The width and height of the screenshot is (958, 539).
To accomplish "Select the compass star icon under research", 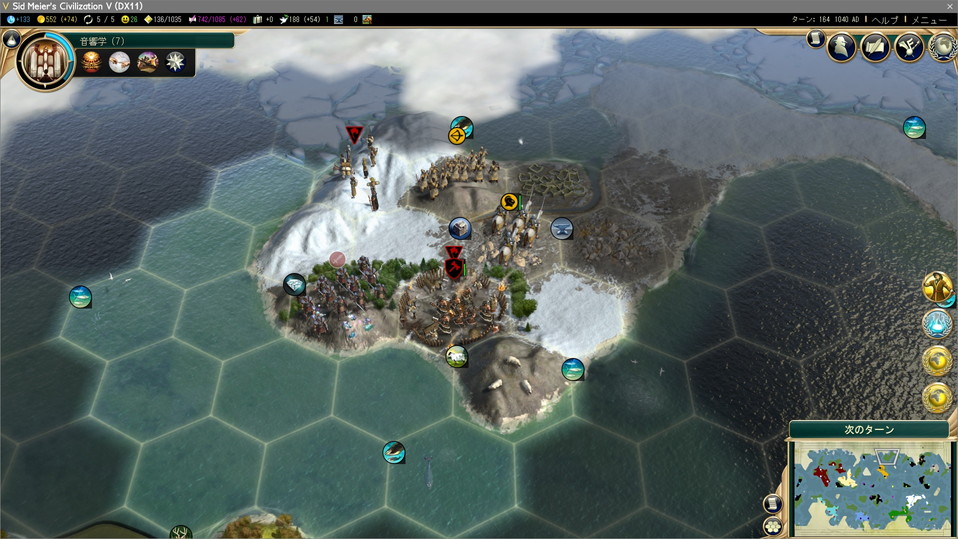I will point(176,63).
